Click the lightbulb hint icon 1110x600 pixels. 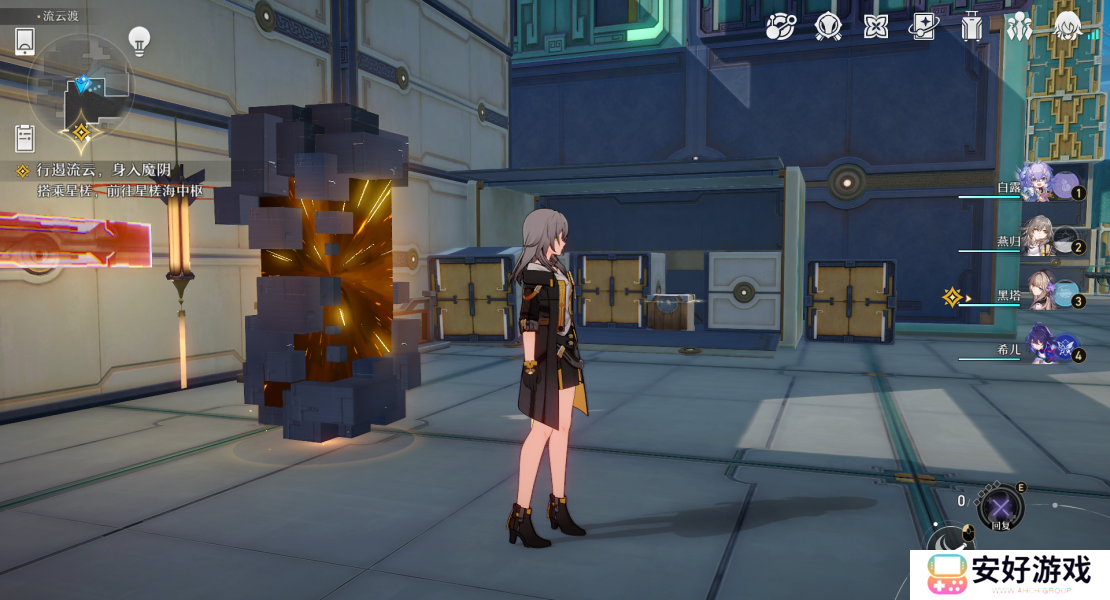coord(139,40)
